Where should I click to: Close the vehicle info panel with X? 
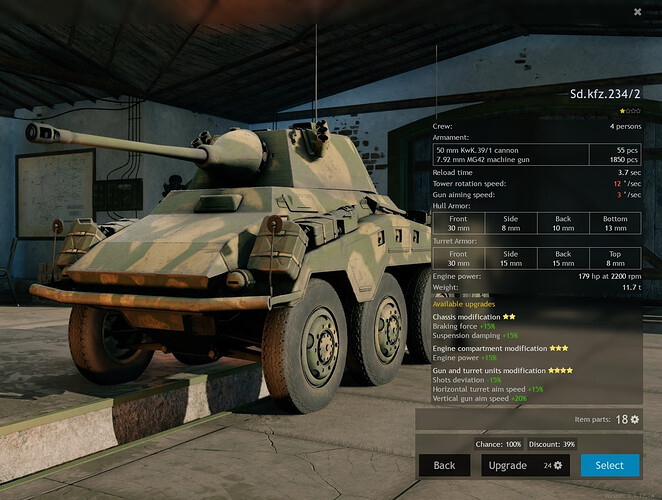click(637, 12)
